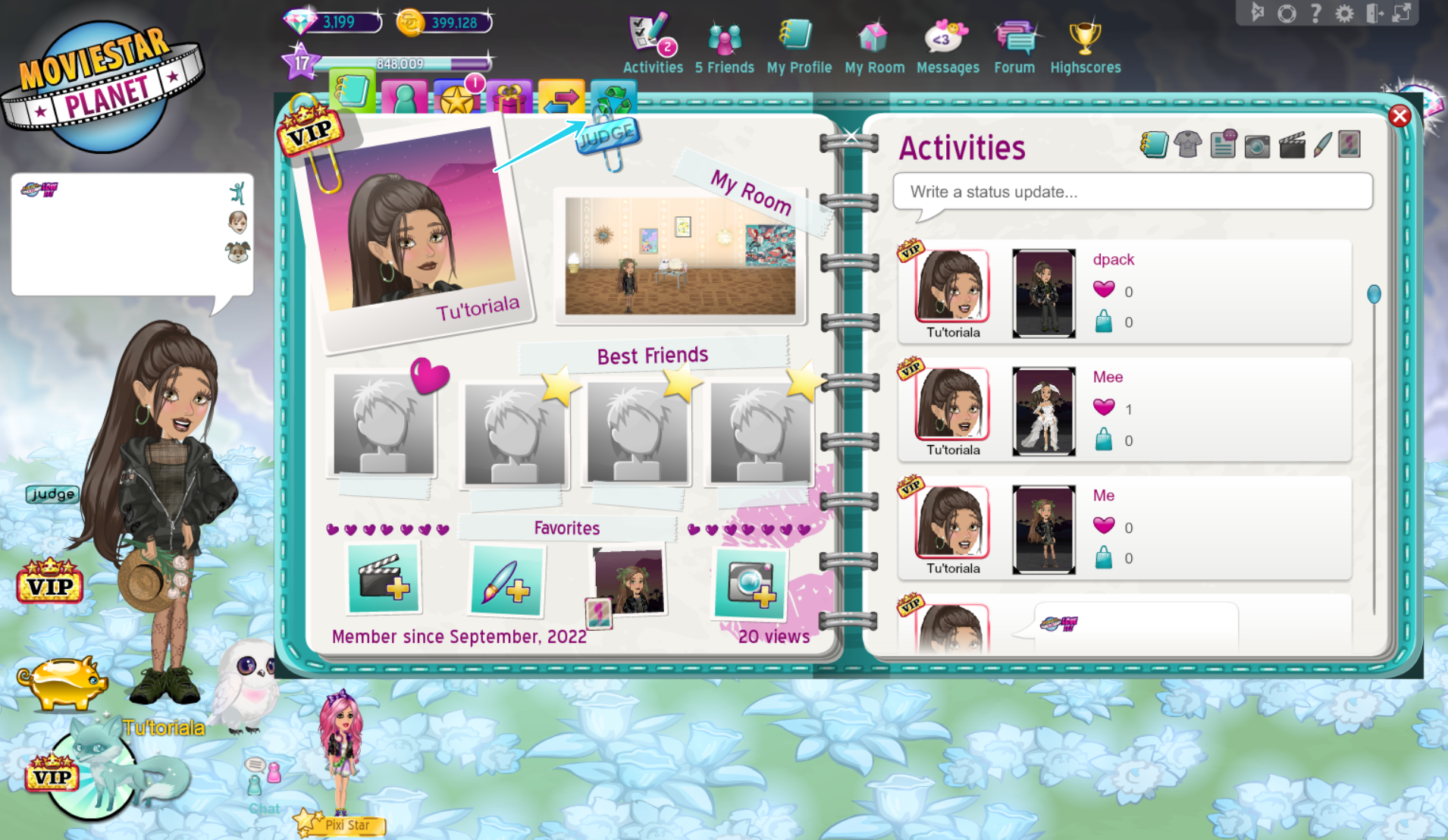Add a new favorite photo with the camera plus

point(749,584)
